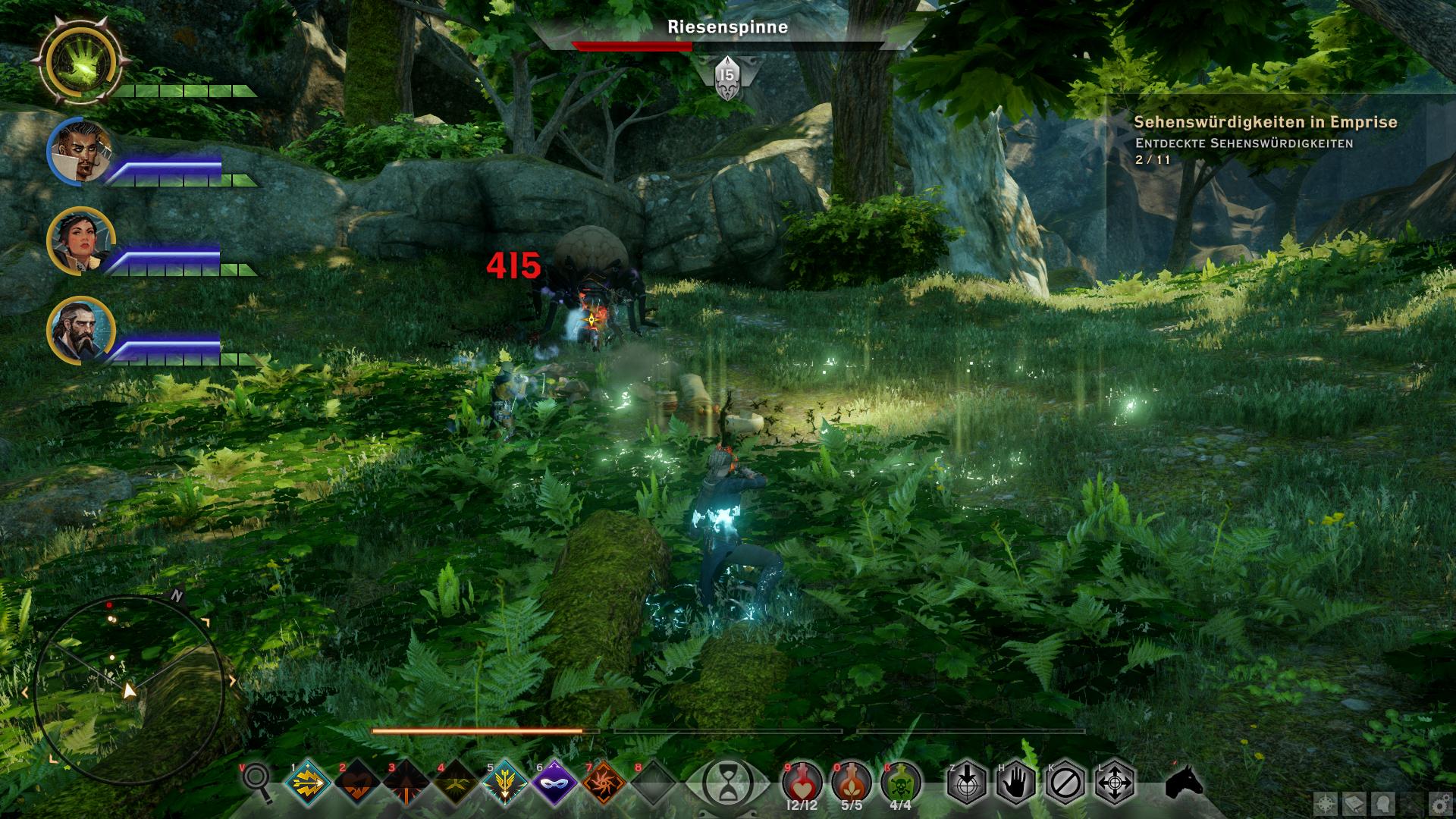Use the winged downward arrow ability
The width and height of the screenshot is (1456, 819).
(505, 782)
